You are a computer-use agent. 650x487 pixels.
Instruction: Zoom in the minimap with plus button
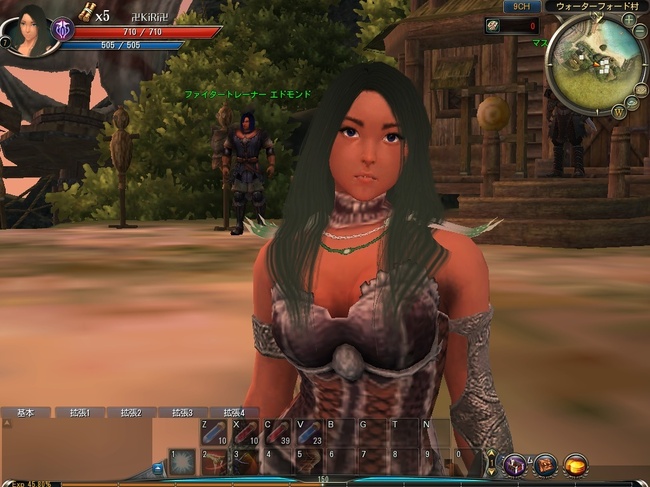click(x=628, y=19)
